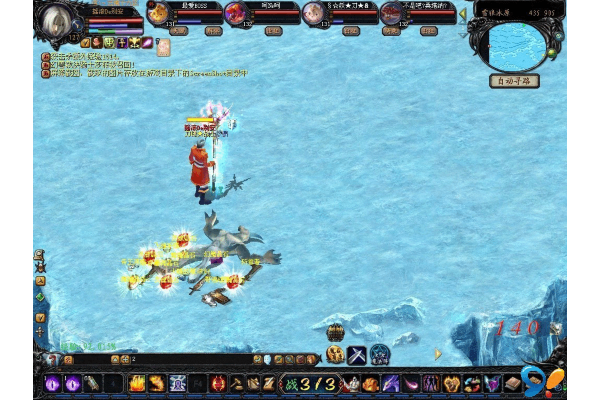Click the checkmark icon on left sidebar
Screen dimensions: 600x400
click(x=40, y=318)
